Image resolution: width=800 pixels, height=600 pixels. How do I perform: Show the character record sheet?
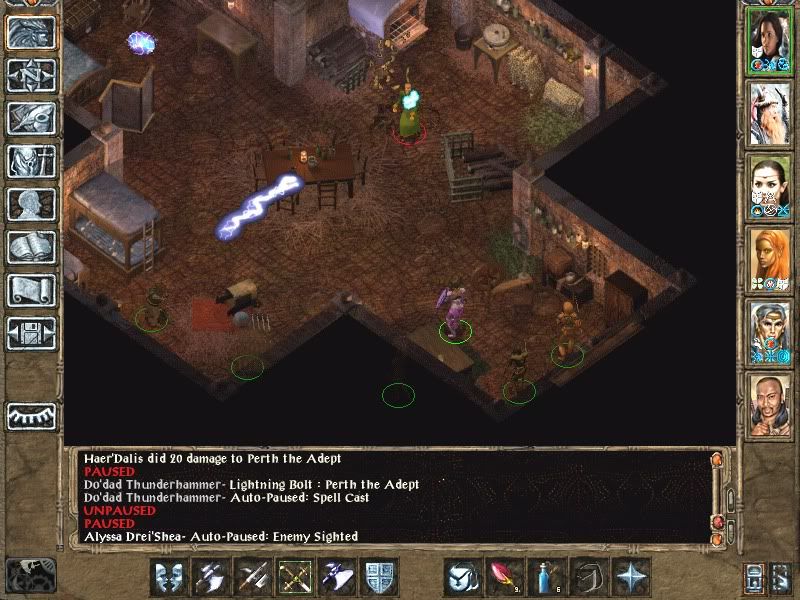pos(31,204)
